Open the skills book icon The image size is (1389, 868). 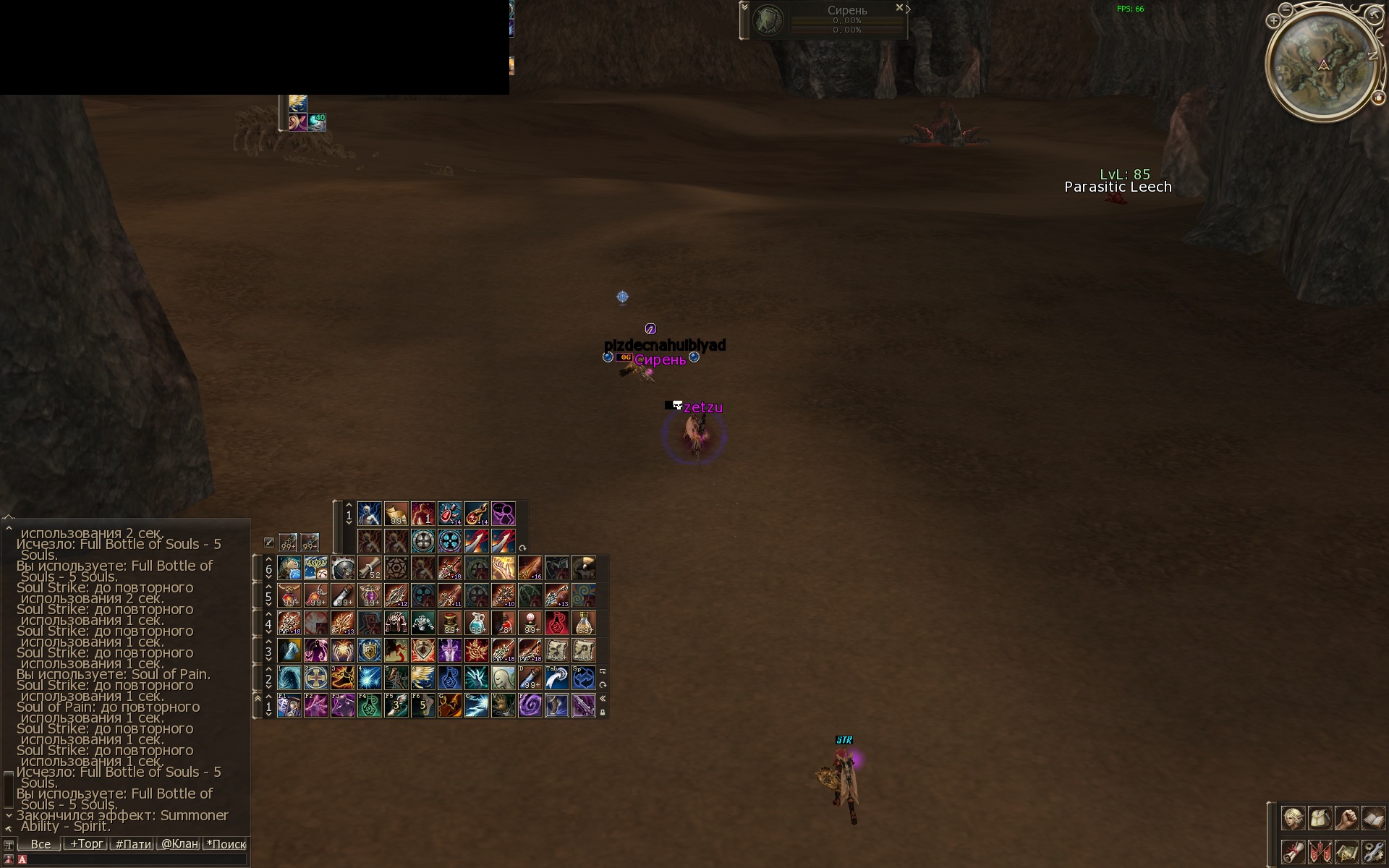pyautogui.click(x=1373, y=818)
